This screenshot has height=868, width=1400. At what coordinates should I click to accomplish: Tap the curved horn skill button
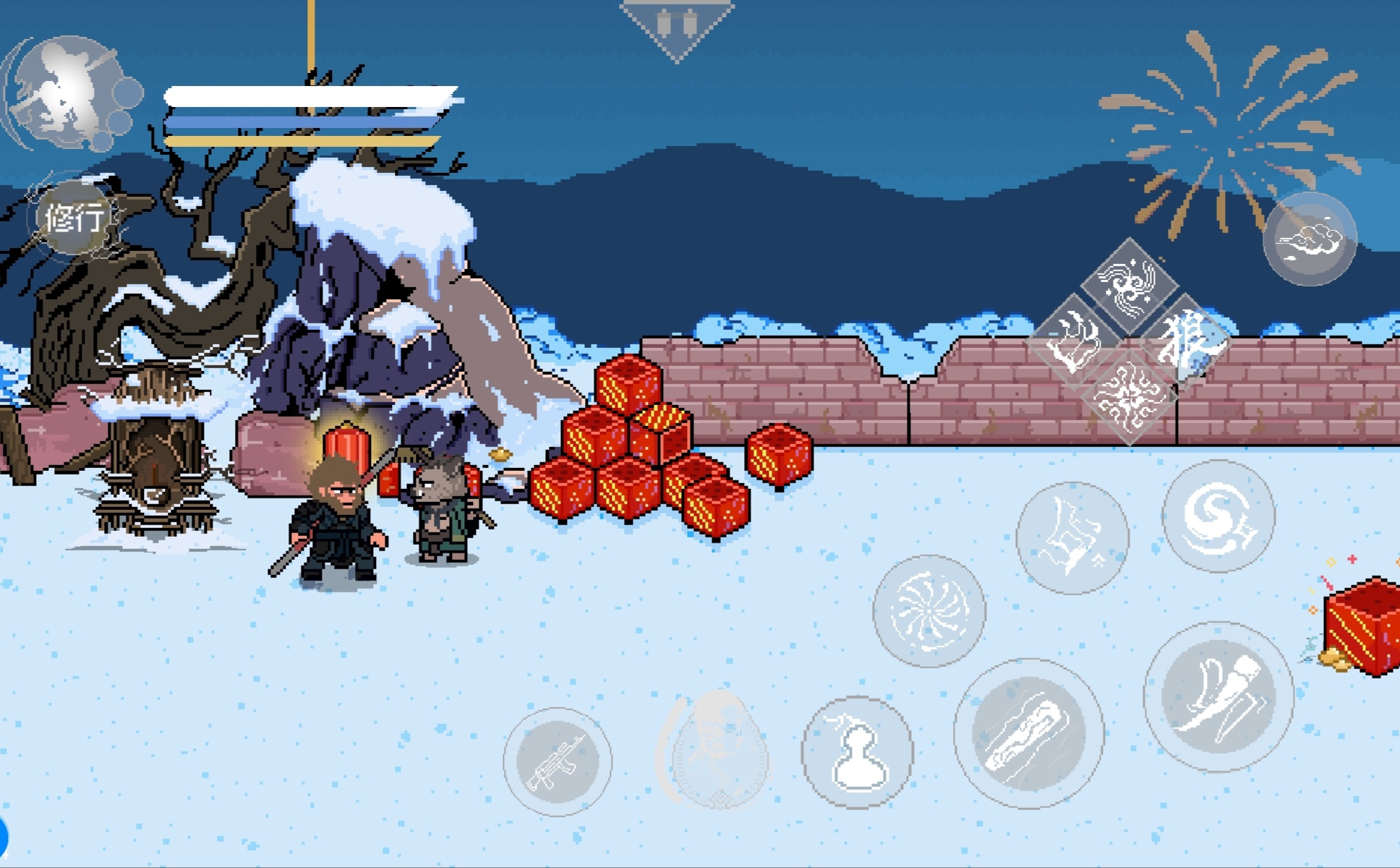[x=1218, y=697]
